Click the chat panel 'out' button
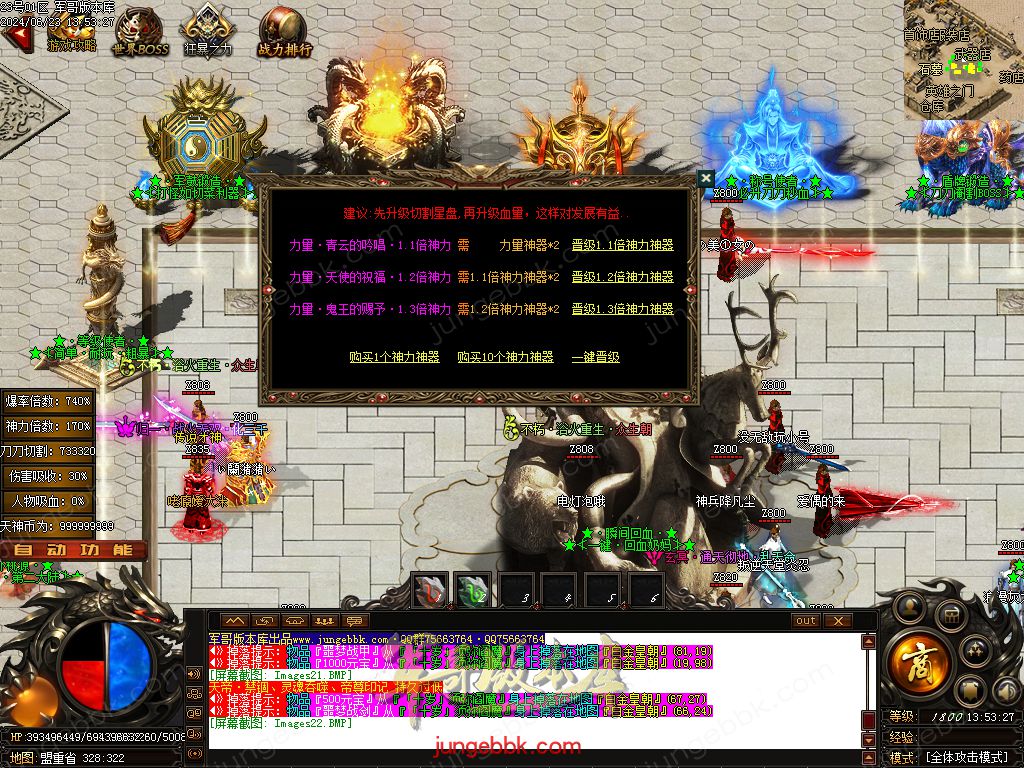This screenshot has width=1024, height=768. pyautogui.click(x=806, y=621)
